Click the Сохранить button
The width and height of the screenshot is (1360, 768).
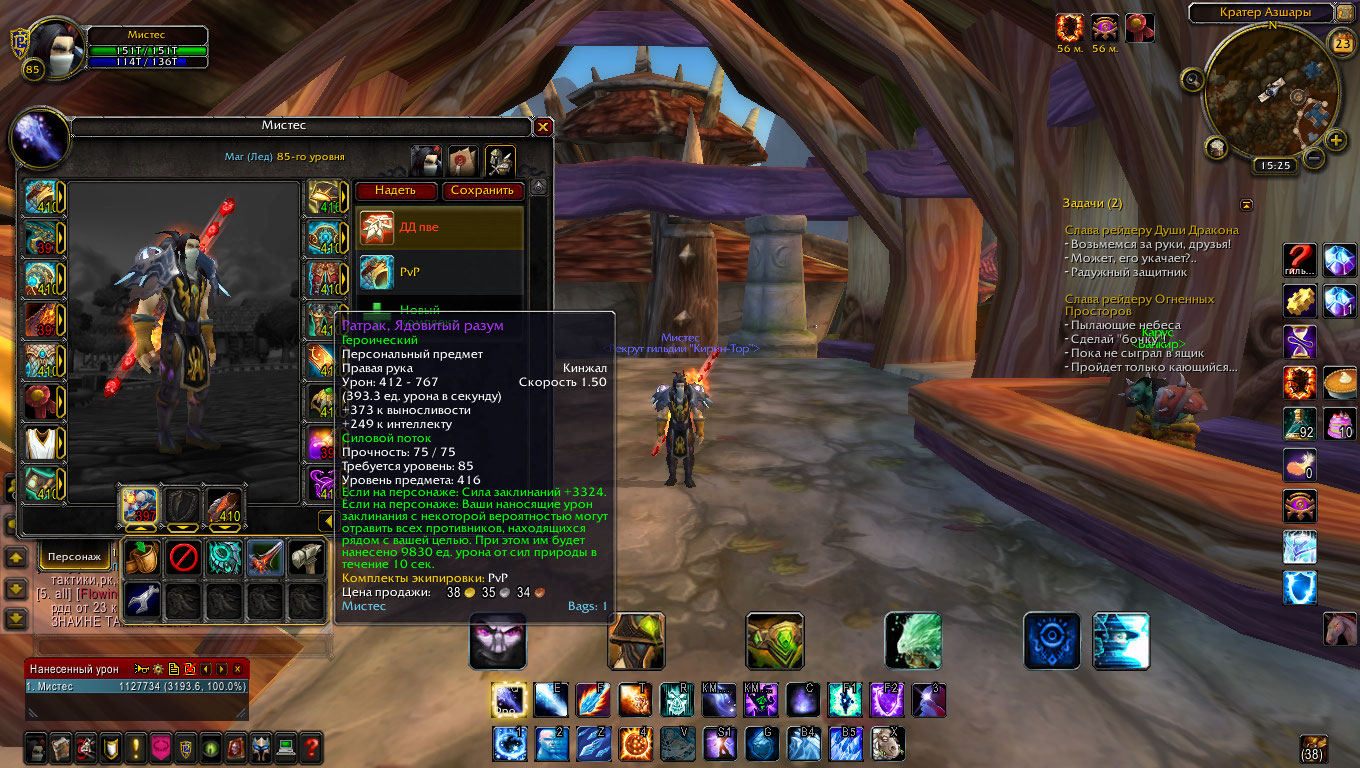click(482, 190)
